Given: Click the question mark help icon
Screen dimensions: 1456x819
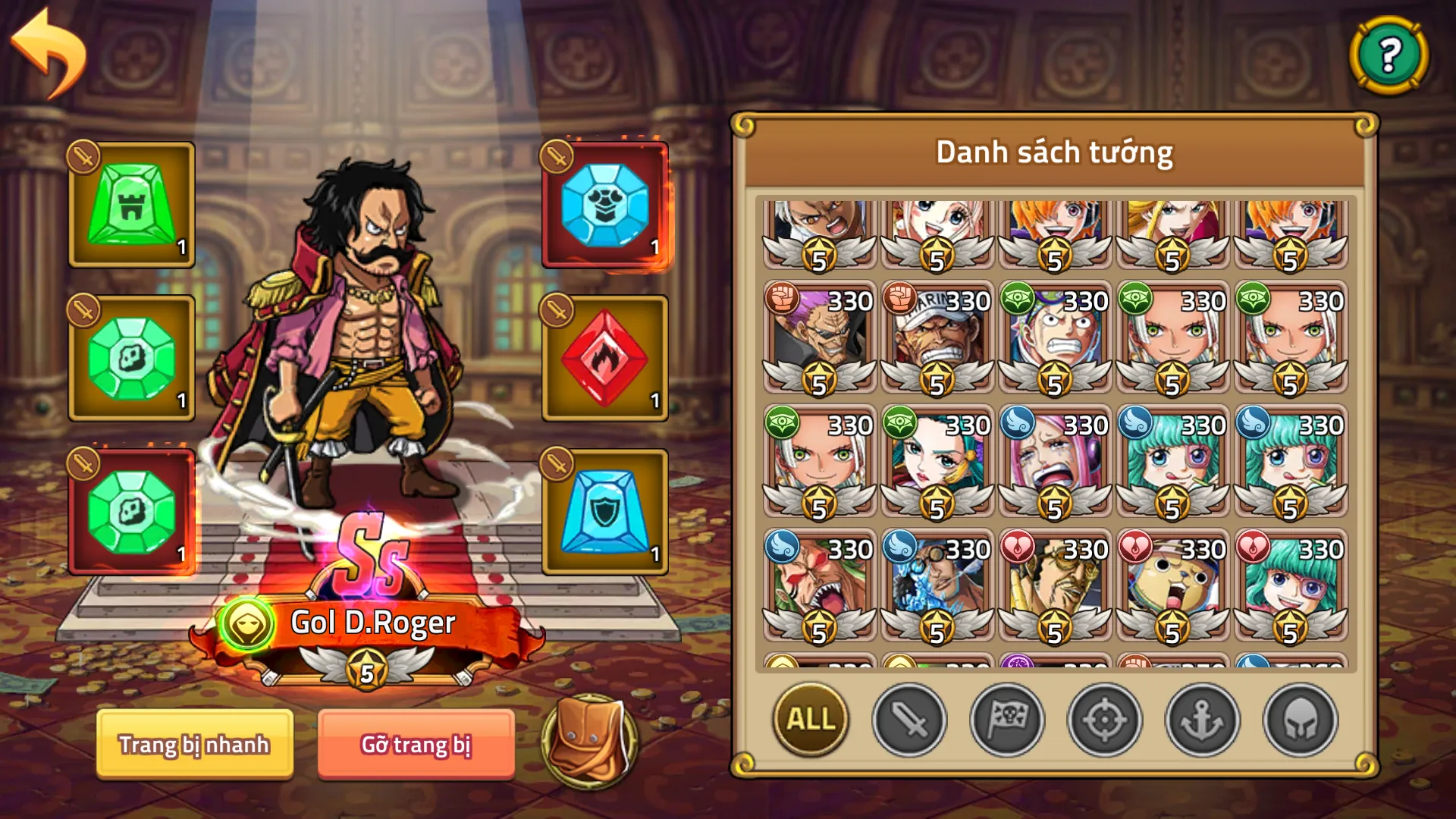Looking at the screenshot, I should [x=1390, y=55].
